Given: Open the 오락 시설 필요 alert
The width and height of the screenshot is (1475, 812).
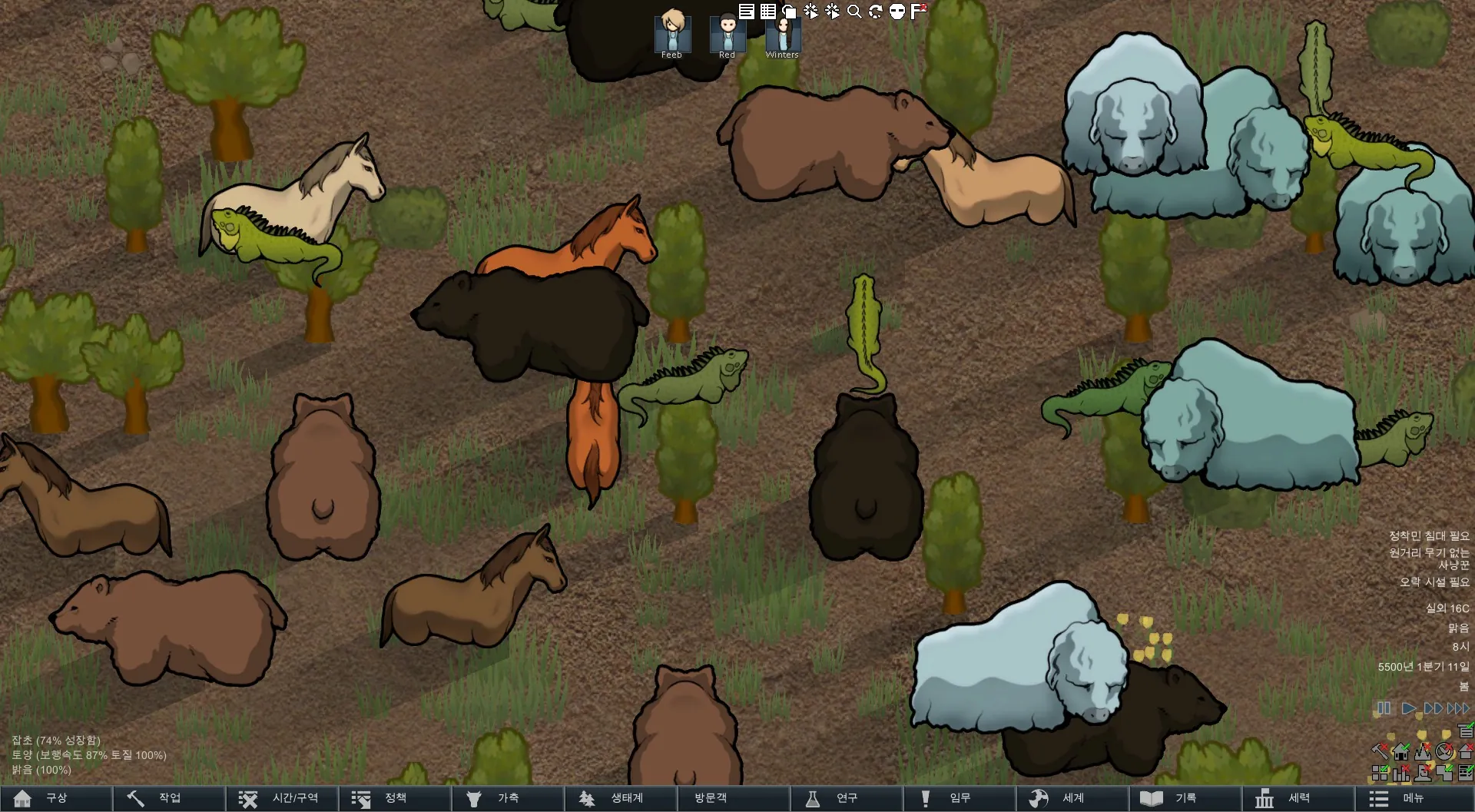Looking at the screenshot, I should [1434, 582].
